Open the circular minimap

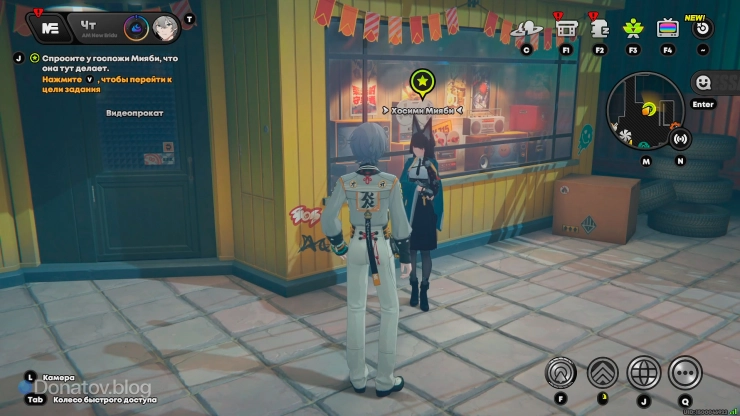(645, 110)
